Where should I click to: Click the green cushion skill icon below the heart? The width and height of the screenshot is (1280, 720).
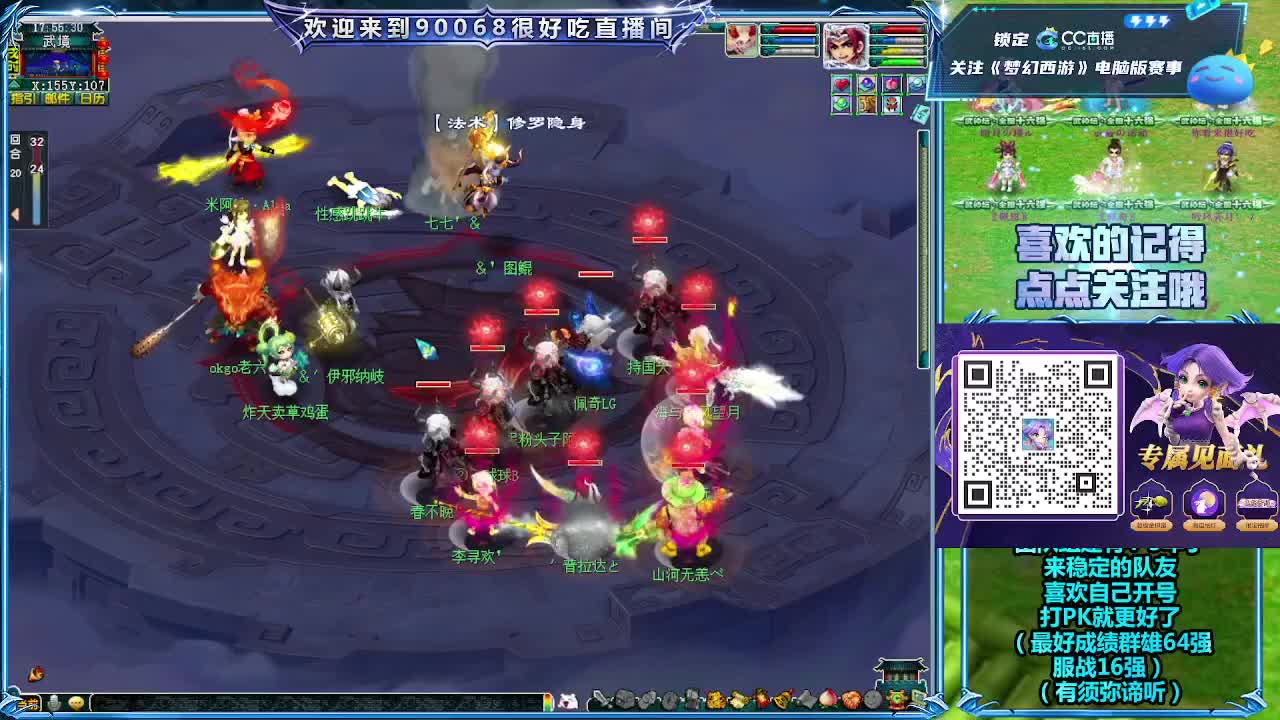[841, 105]
